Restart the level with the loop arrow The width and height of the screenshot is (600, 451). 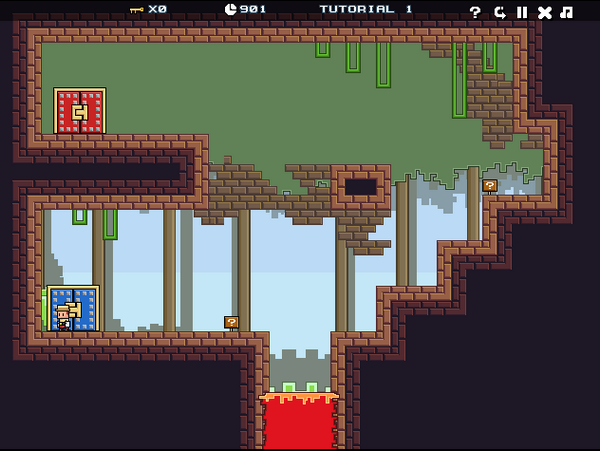pyautogui.click(x=499, y=12)
